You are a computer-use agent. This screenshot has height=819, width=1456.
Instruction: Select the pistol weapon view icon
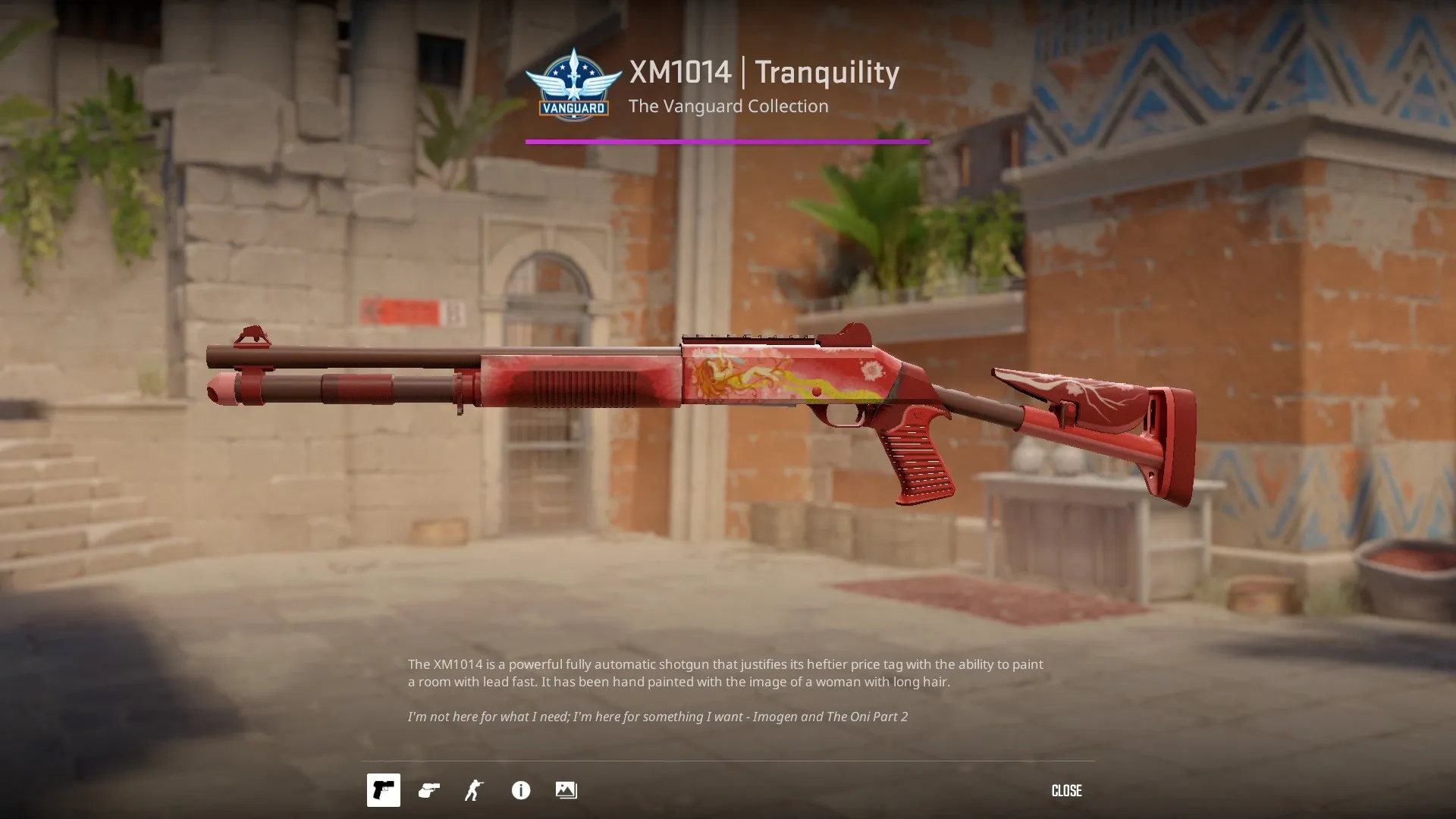(383, 790)
